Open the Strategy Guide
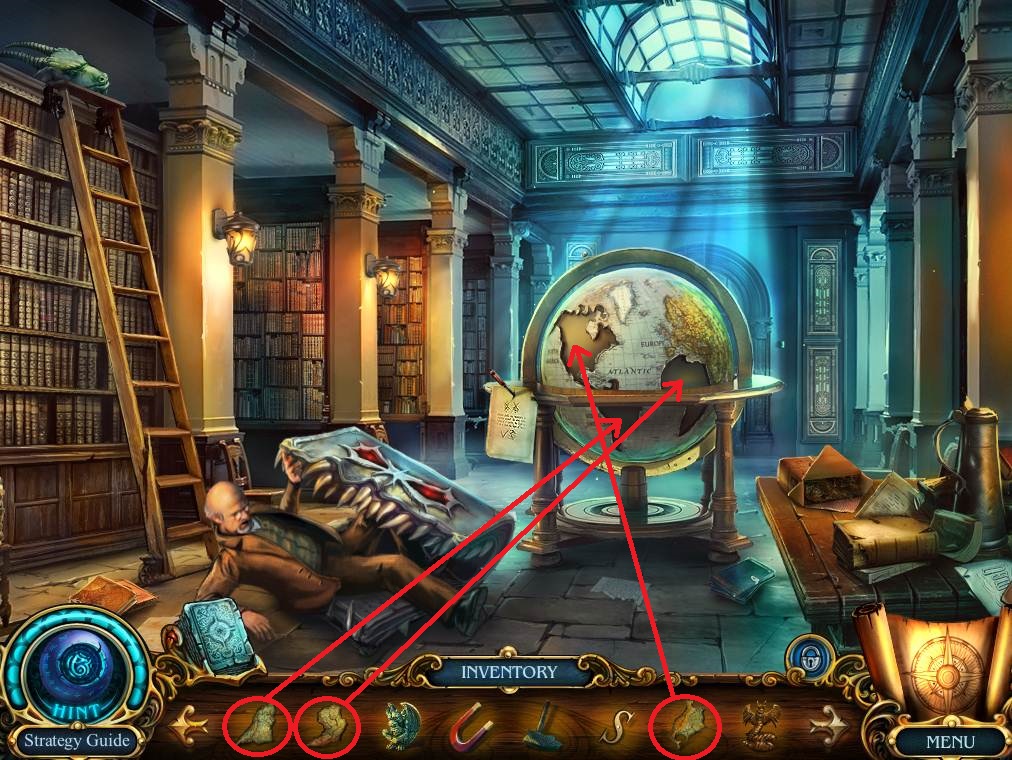 tap(77, 741)
